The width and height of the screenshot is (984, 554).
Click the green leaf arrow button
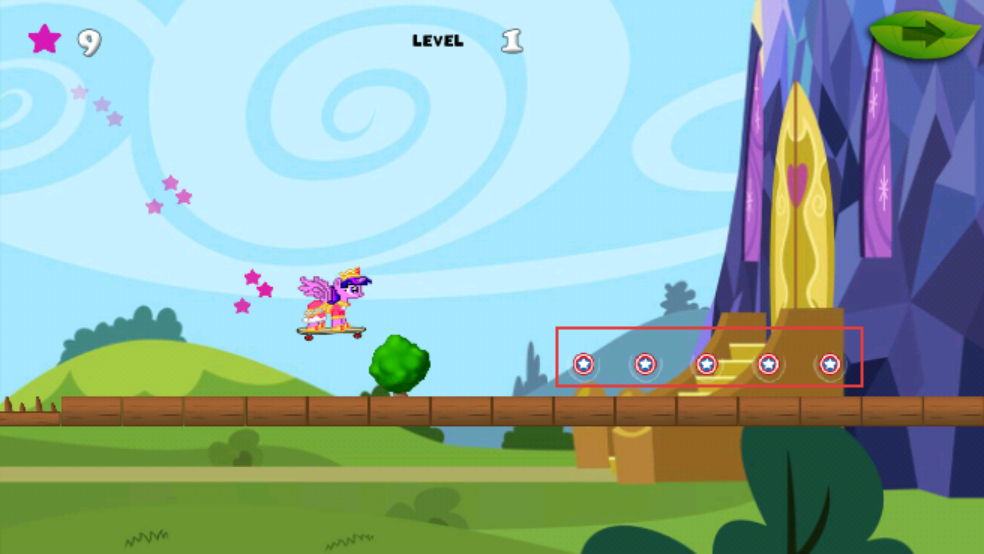[x=923, y=36]
